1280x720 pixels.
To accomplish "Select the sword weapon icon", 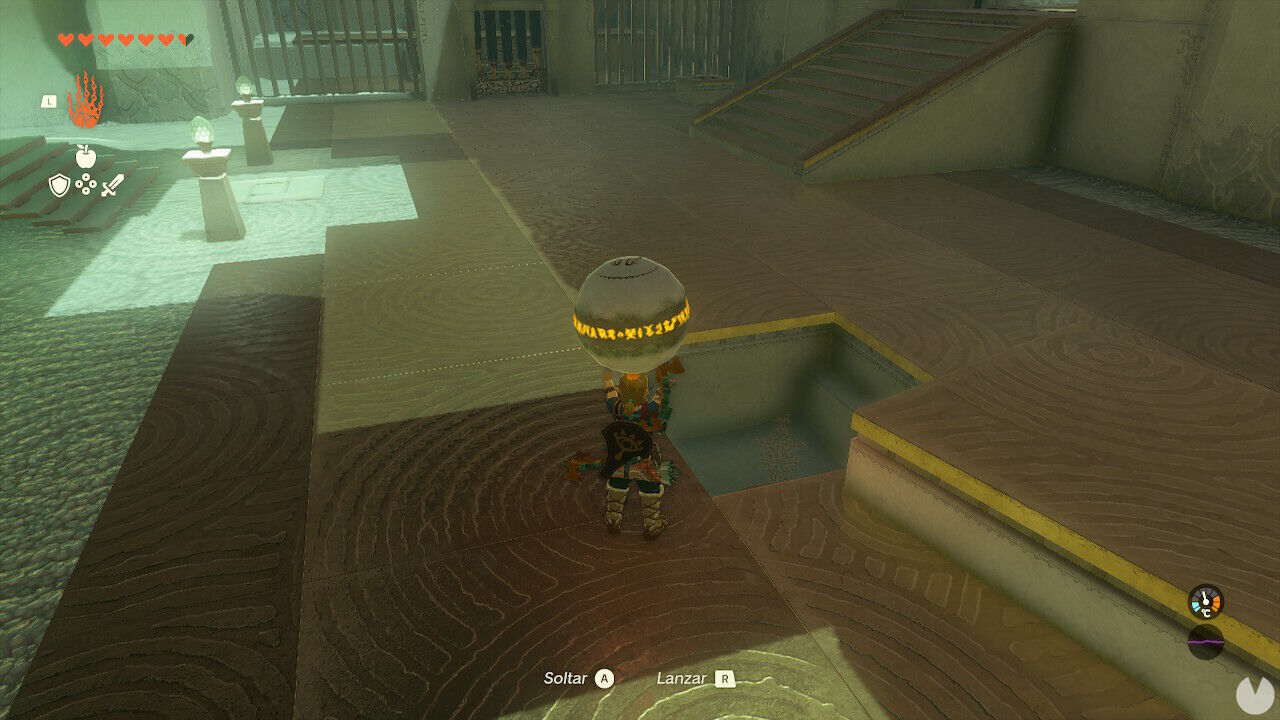I will coord(112,186).
